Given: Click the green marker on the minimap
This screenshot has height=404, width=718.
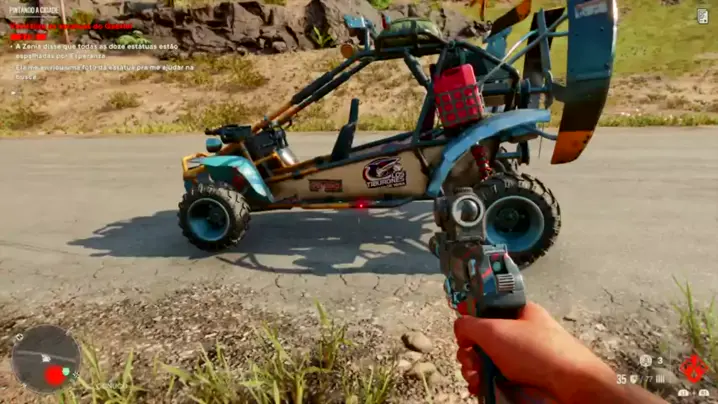Looking at the screenshot, I should [x=66, y=372].
